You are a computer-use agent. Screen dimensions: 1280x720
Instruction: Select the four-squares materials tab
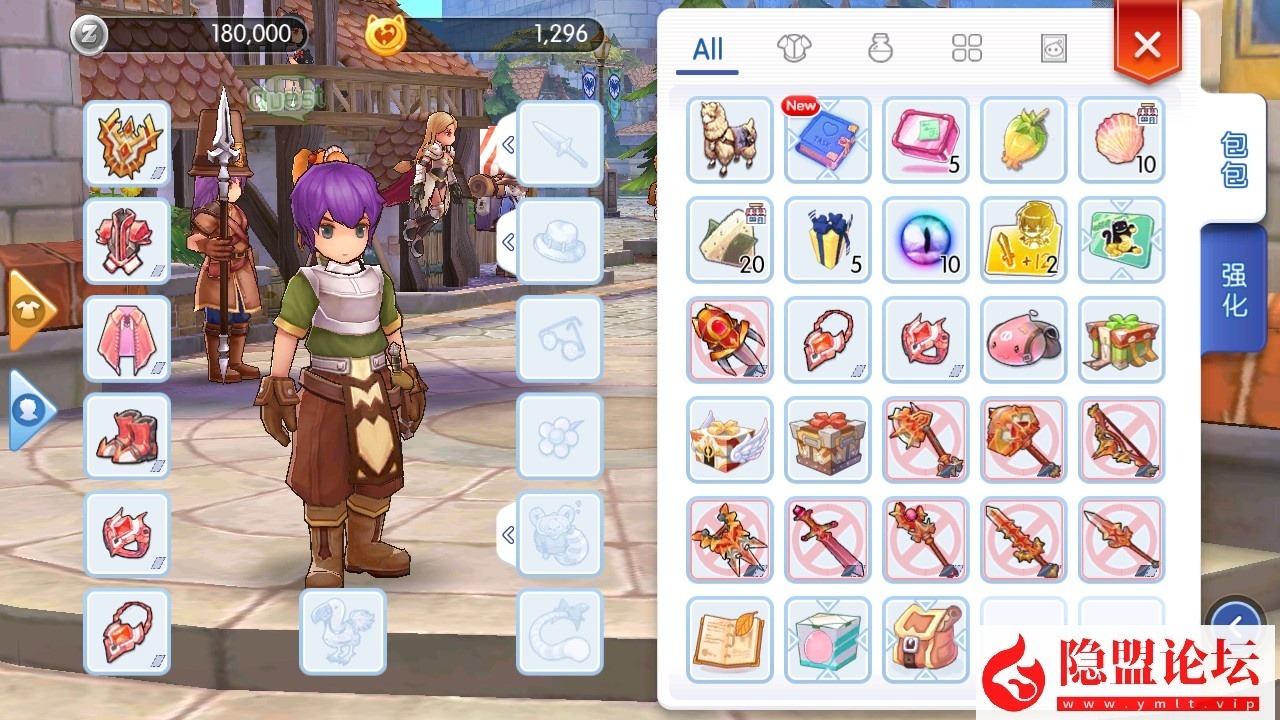click(967, 48)
